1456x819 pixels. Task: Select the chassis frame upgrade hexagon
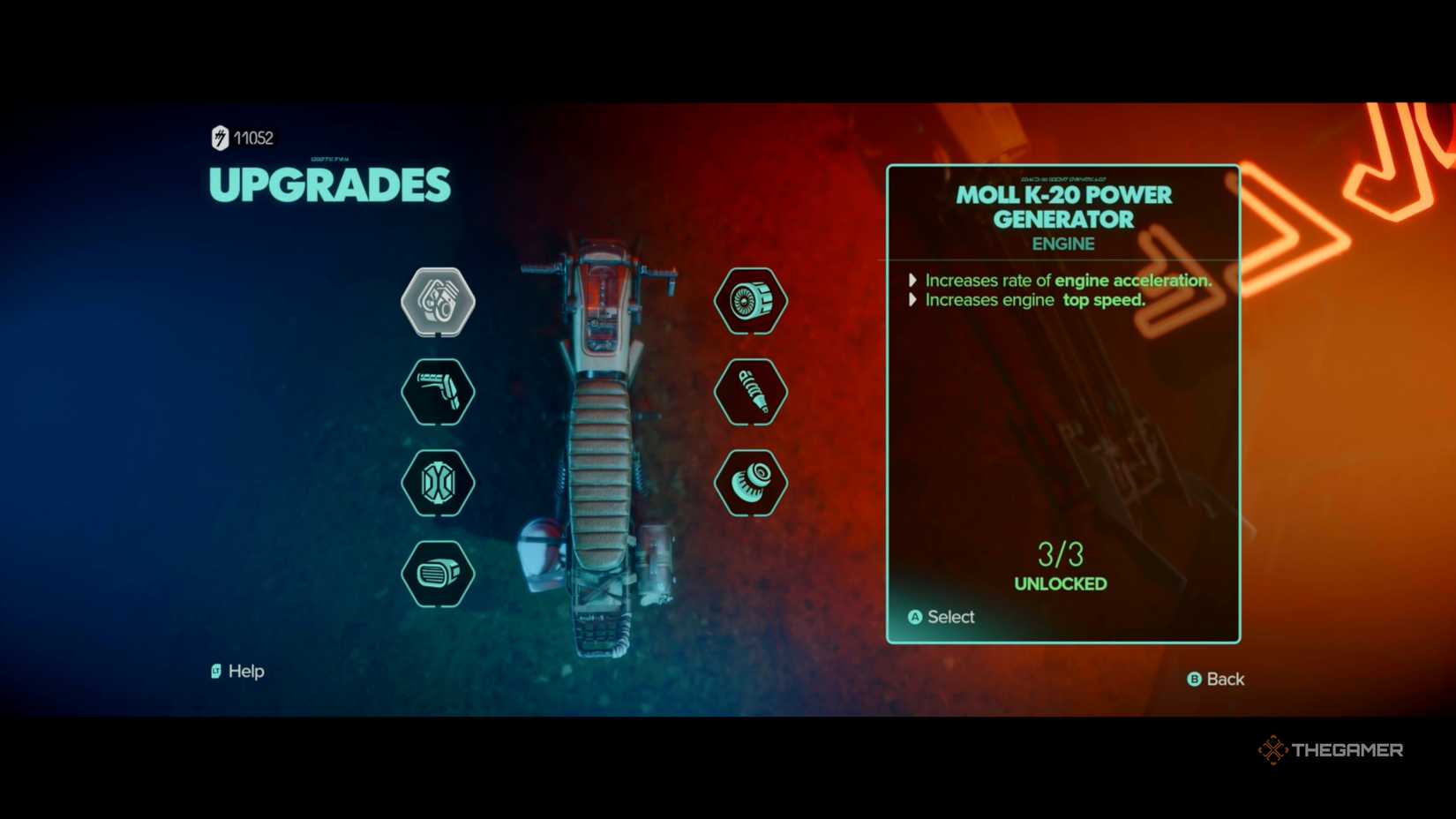439,484
